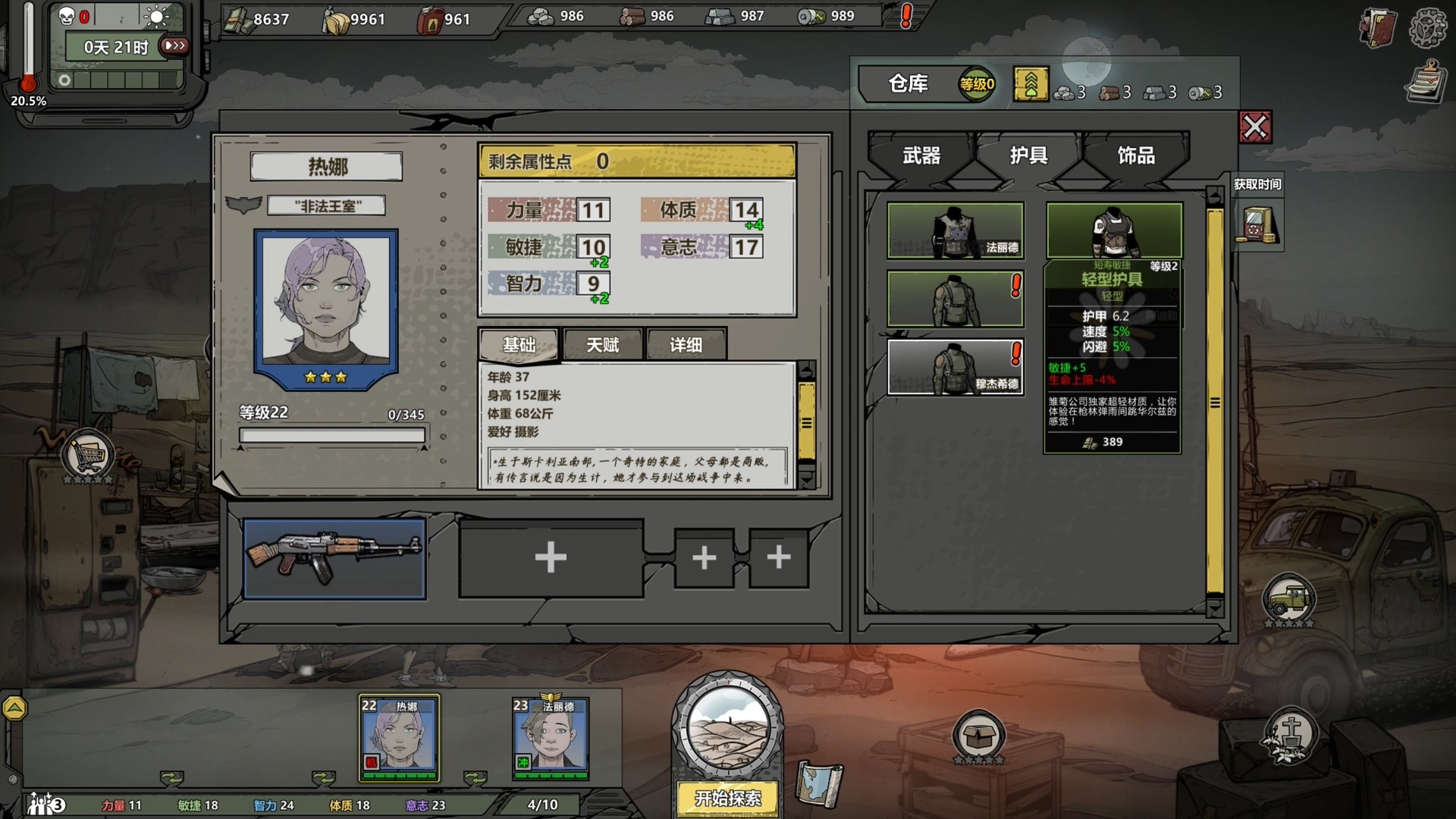
Task: Open the 天赋 tab on the character sheet
Action: pyautogui.click(x=603, y=344)
